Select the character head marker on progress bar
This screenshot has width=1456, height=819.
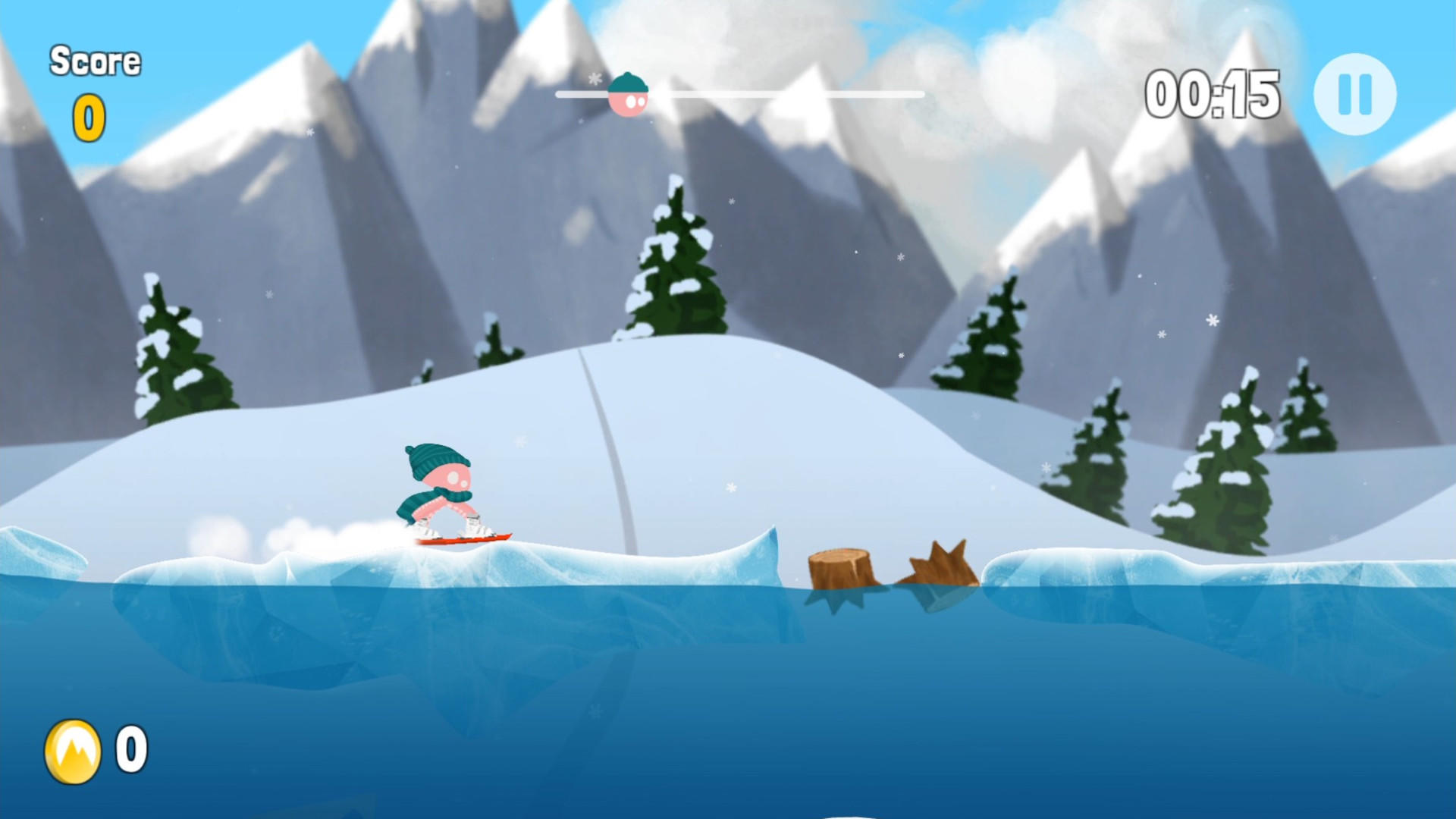pos(628,93)
